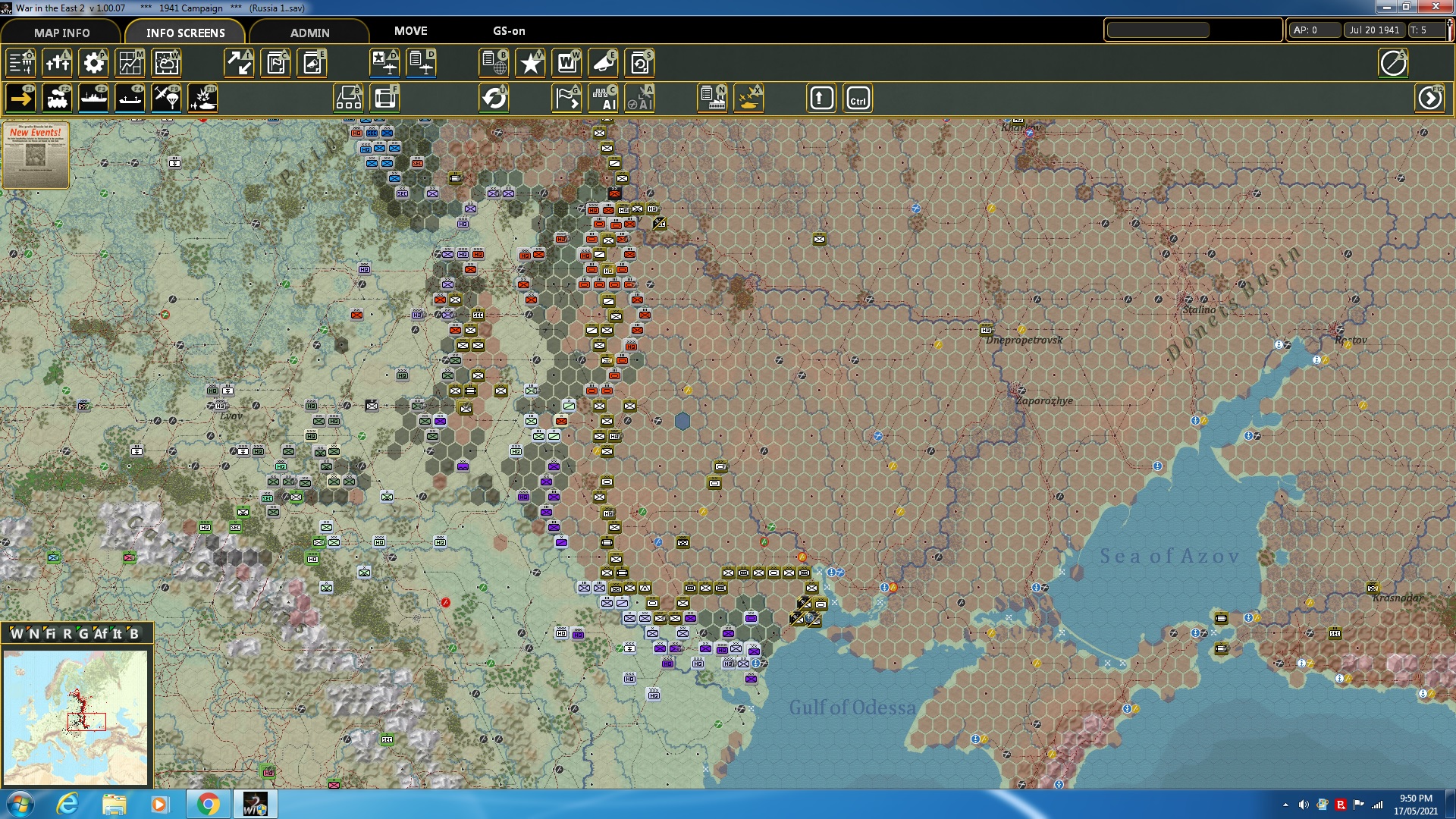Image resolution: width=1456 pixels, height=819 pixels.
Task: Open the Save game icon
Action: 639,63
